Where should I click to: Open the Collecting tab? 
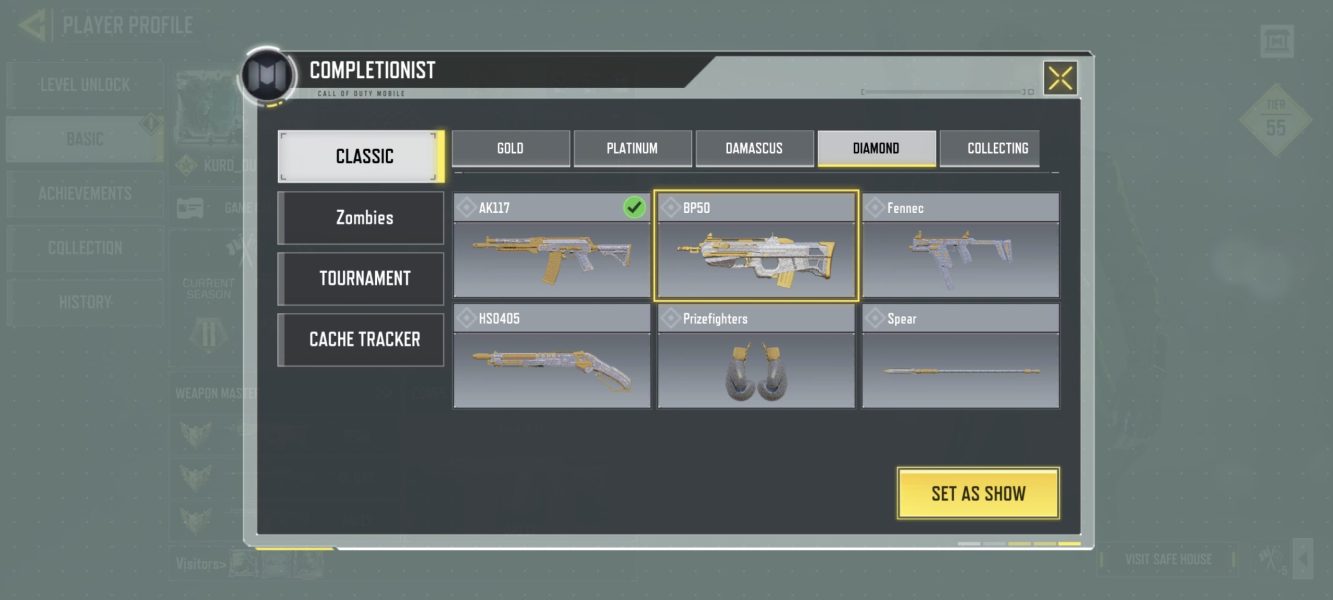[x=997, y=148]
